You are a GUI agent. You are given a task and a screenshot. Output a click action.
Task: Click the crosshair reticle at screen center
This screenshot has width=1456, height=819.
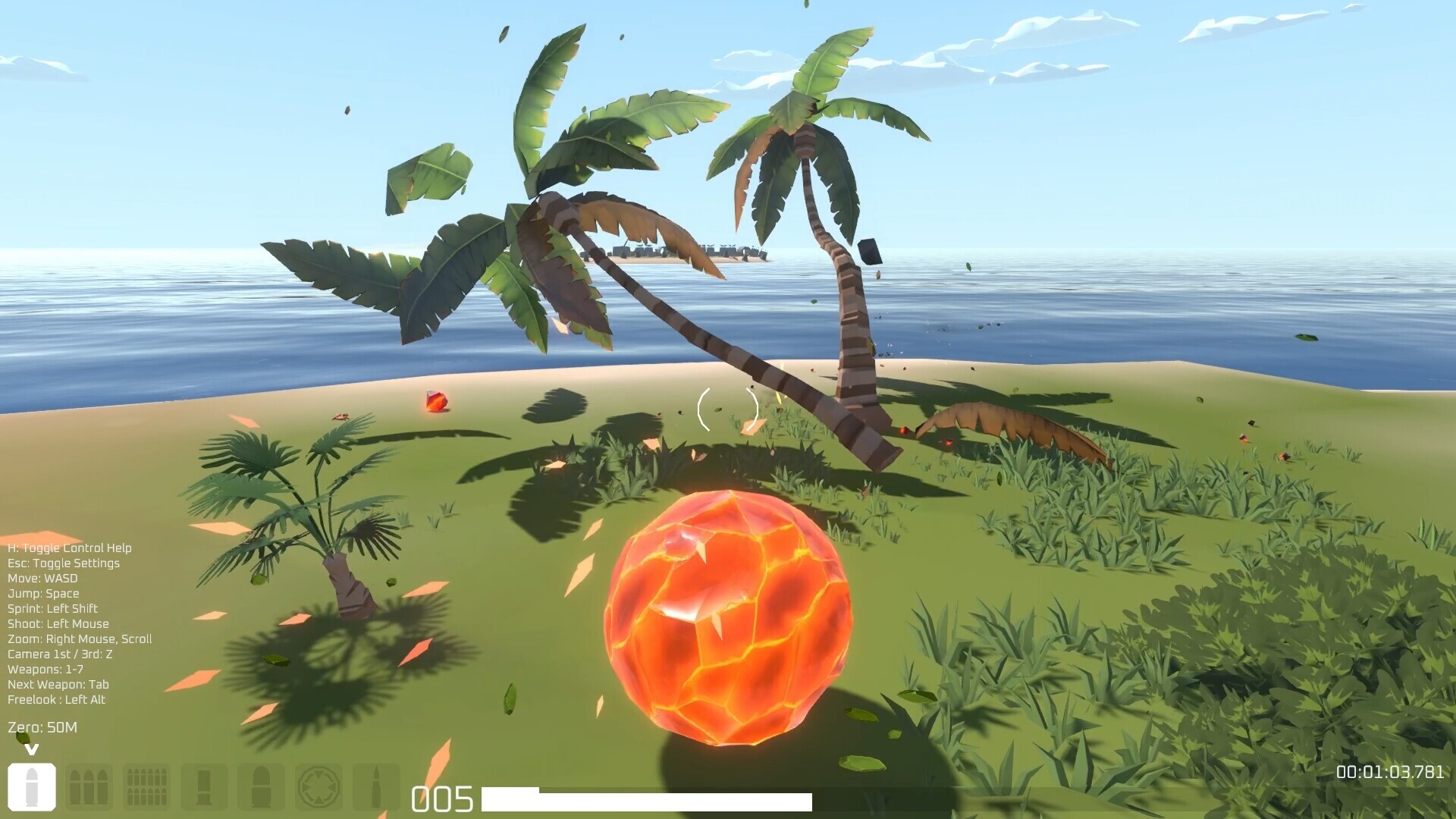(x=729, y=409)
